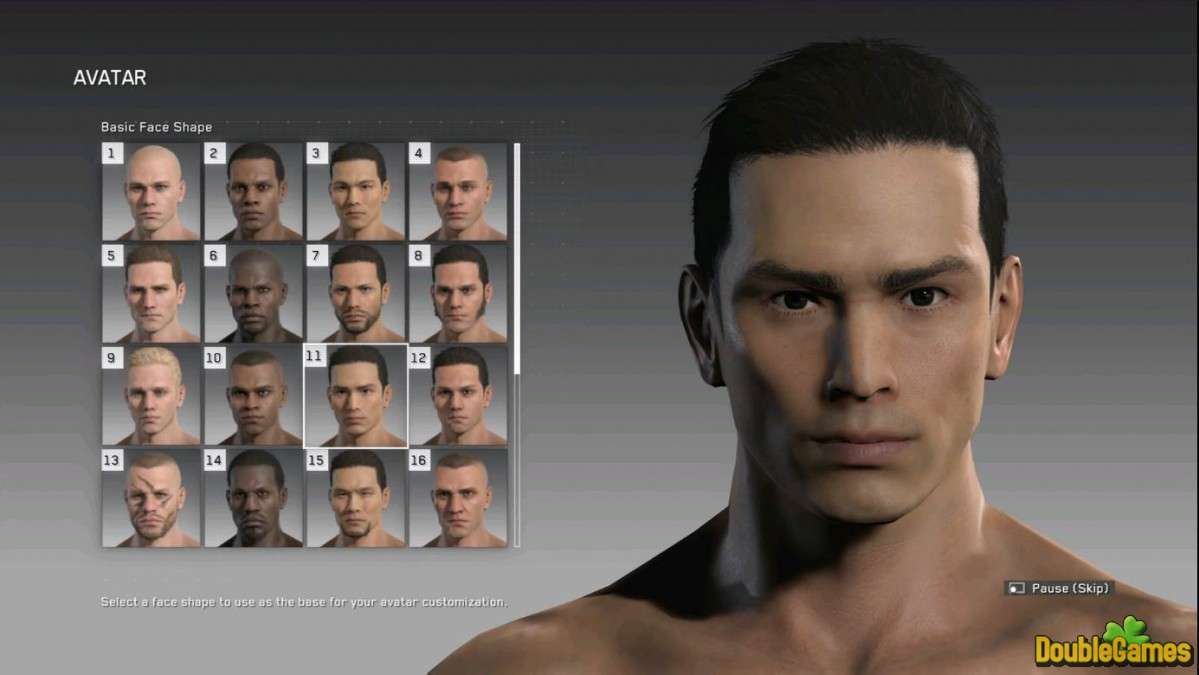This screenshot has height=675, width=1199.
Task: Select face shape number 1, the bald man
Action: point(152,192)
